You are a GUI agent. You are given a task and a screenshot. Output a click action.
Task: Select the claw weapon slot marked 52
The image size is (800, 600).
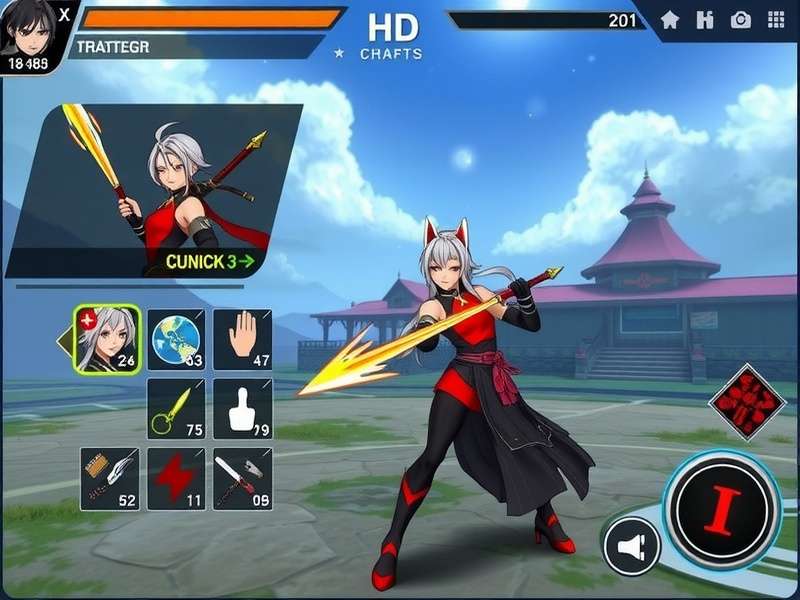(110, 478)
